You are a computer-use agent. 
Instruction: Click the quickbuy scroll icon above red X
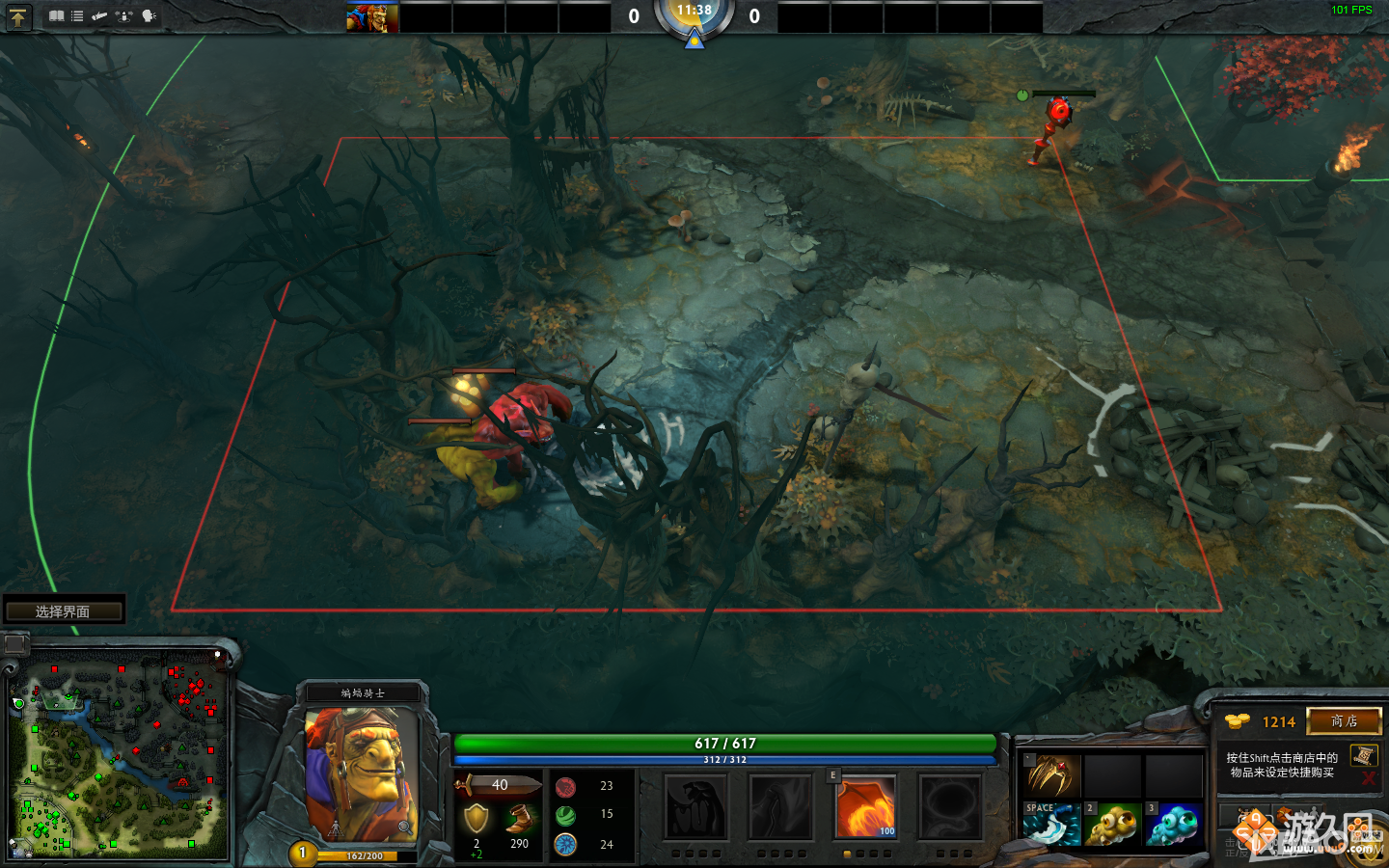point(1364,756)
